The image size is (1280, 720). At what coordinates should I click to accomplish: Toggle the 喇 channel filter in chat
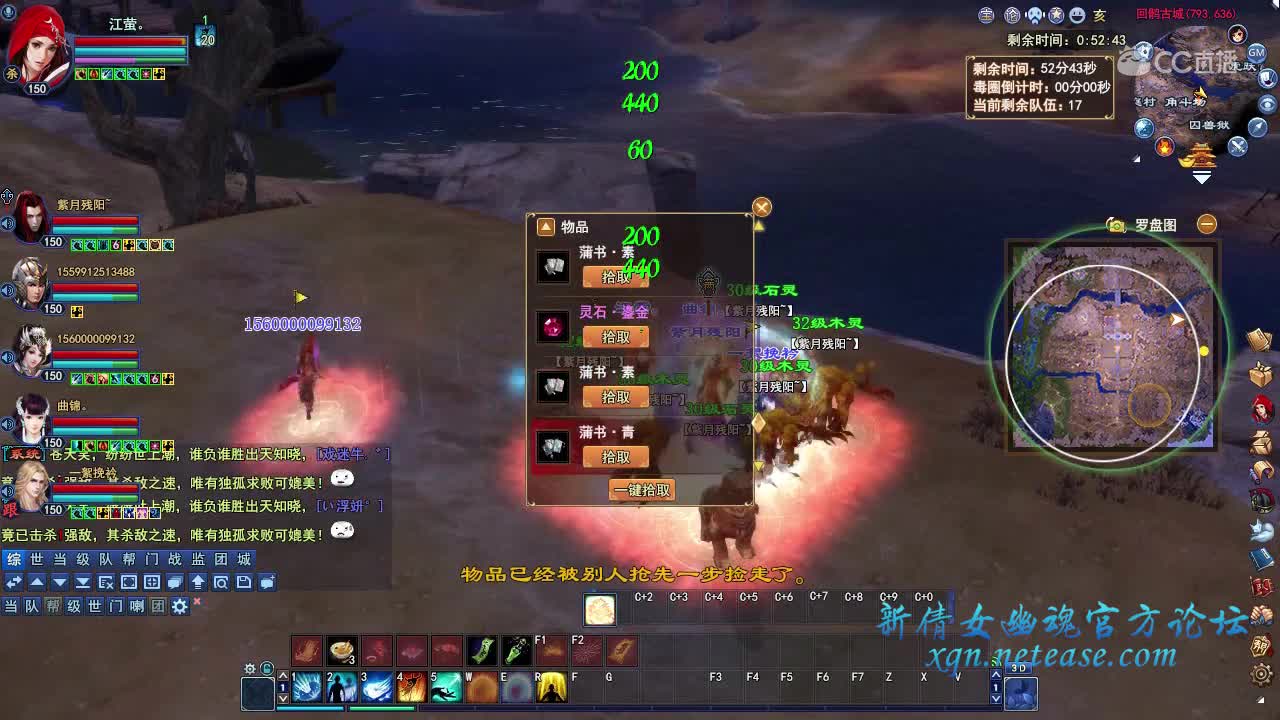click(137, 605)
